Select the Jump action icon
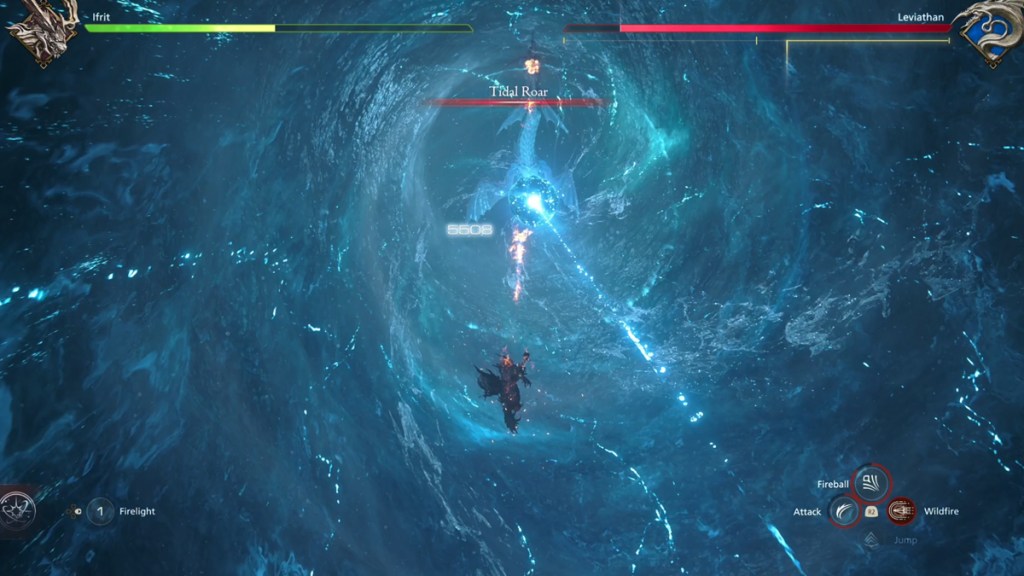Screen dimensions: 1024x576 [x=871, y=540]
